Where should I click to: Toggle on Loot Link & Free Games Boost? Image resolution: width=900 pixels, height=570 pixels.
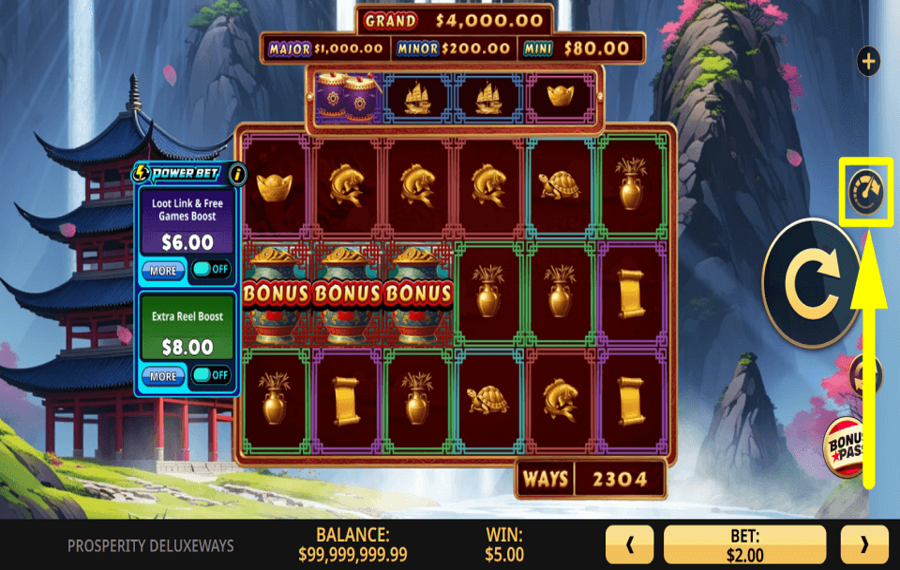[x=211, y=270]
